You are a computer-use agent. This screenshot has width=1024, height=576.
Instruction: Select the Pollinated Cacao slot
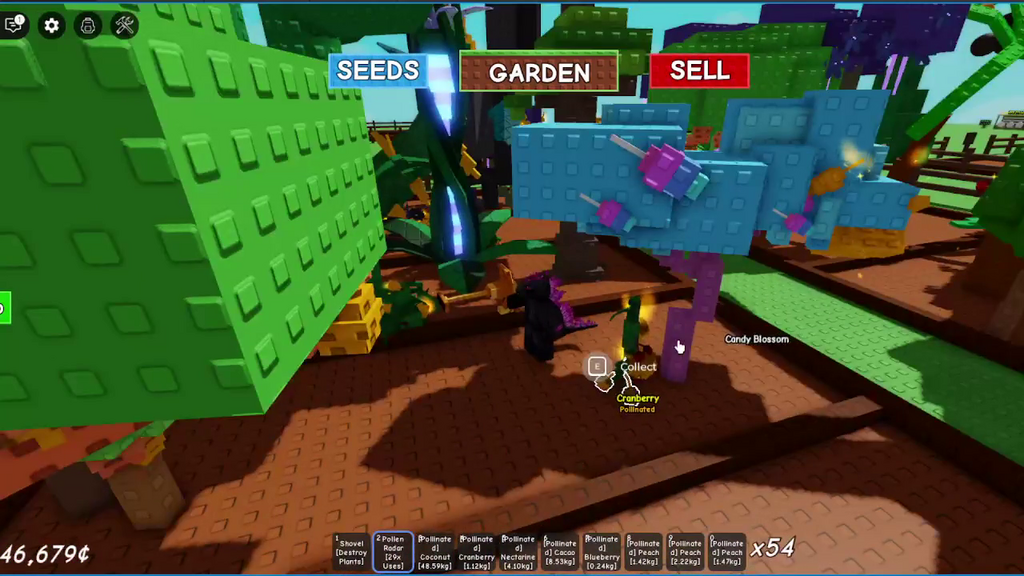tap(560, 551)
